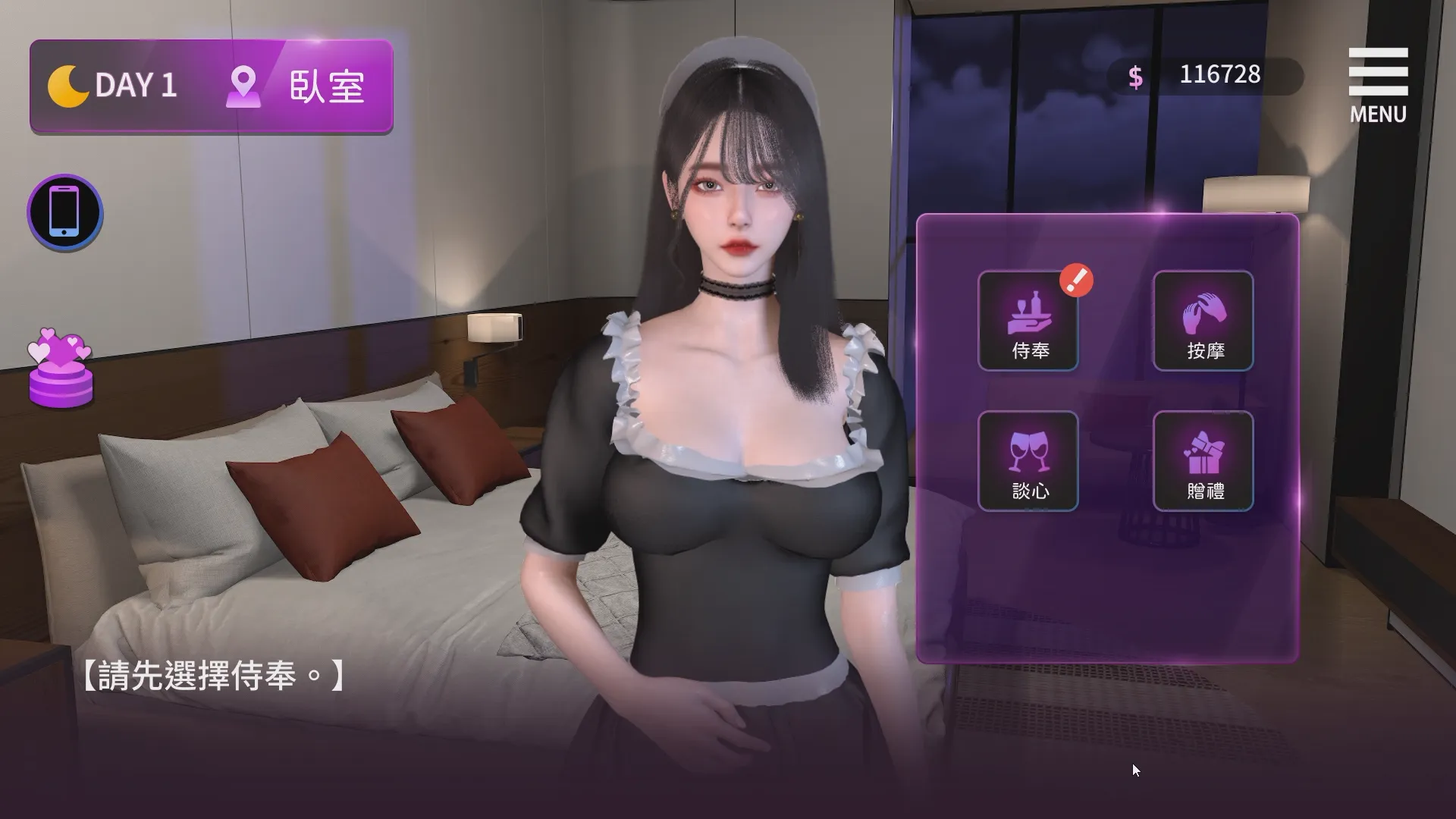Open the phone icon on the left
Image resolution: width=1456 pixels, height=819 pixels.
64,212
